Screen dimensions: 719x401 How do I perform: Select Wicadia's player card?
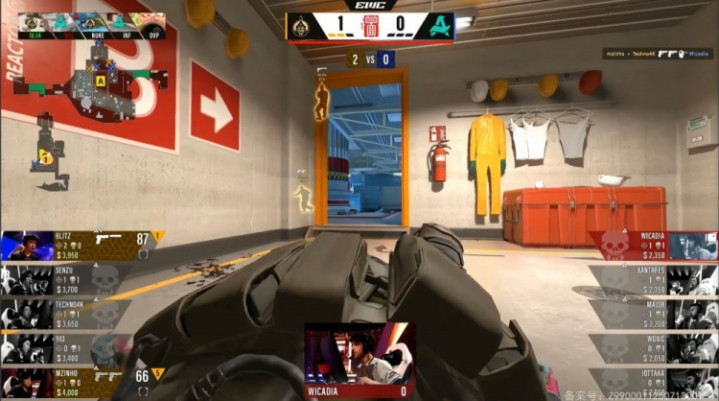(x=653, y=245)
